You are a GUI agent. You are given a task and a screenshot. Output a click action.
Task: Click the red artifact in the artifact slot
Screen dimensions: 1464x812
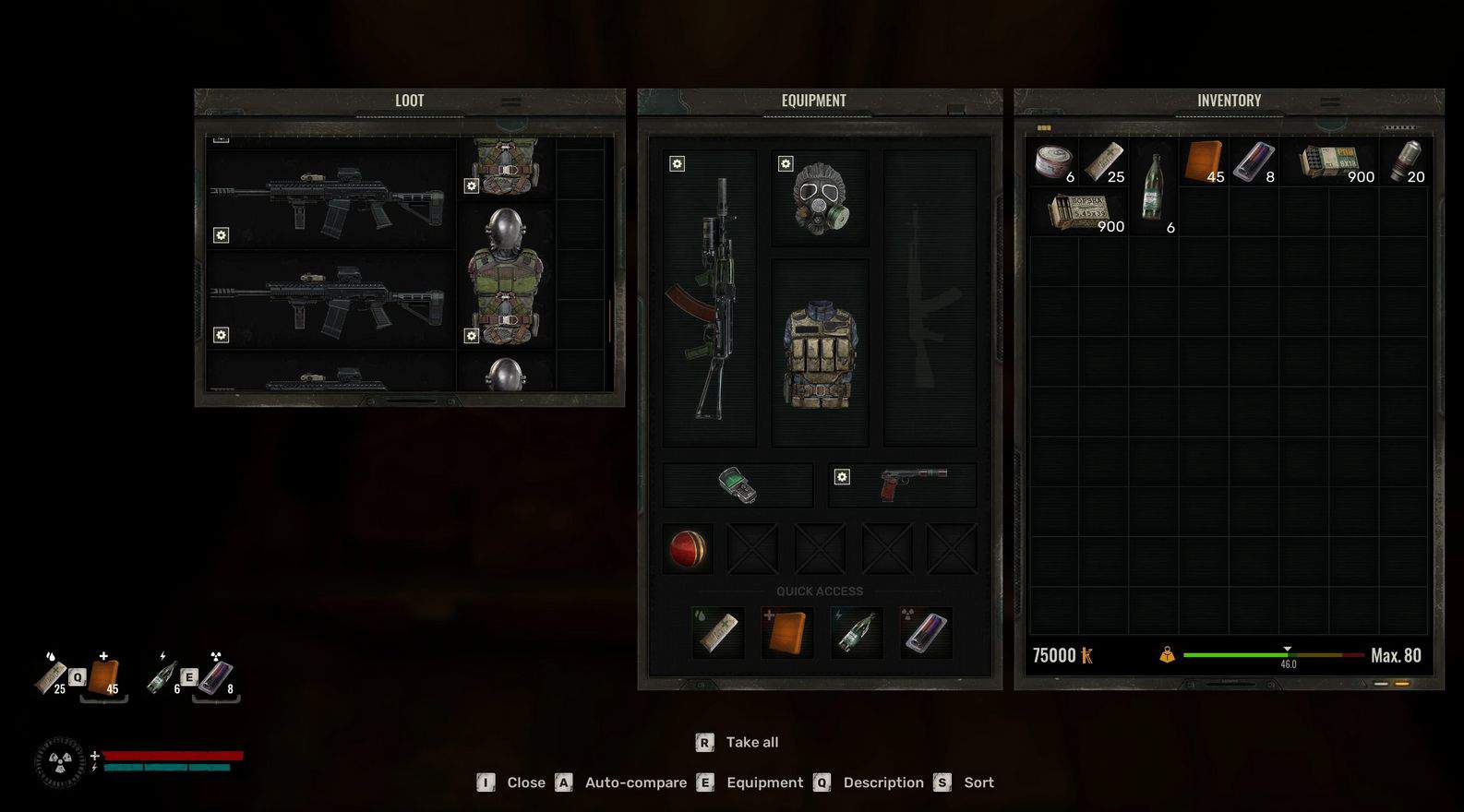(688, 549)
